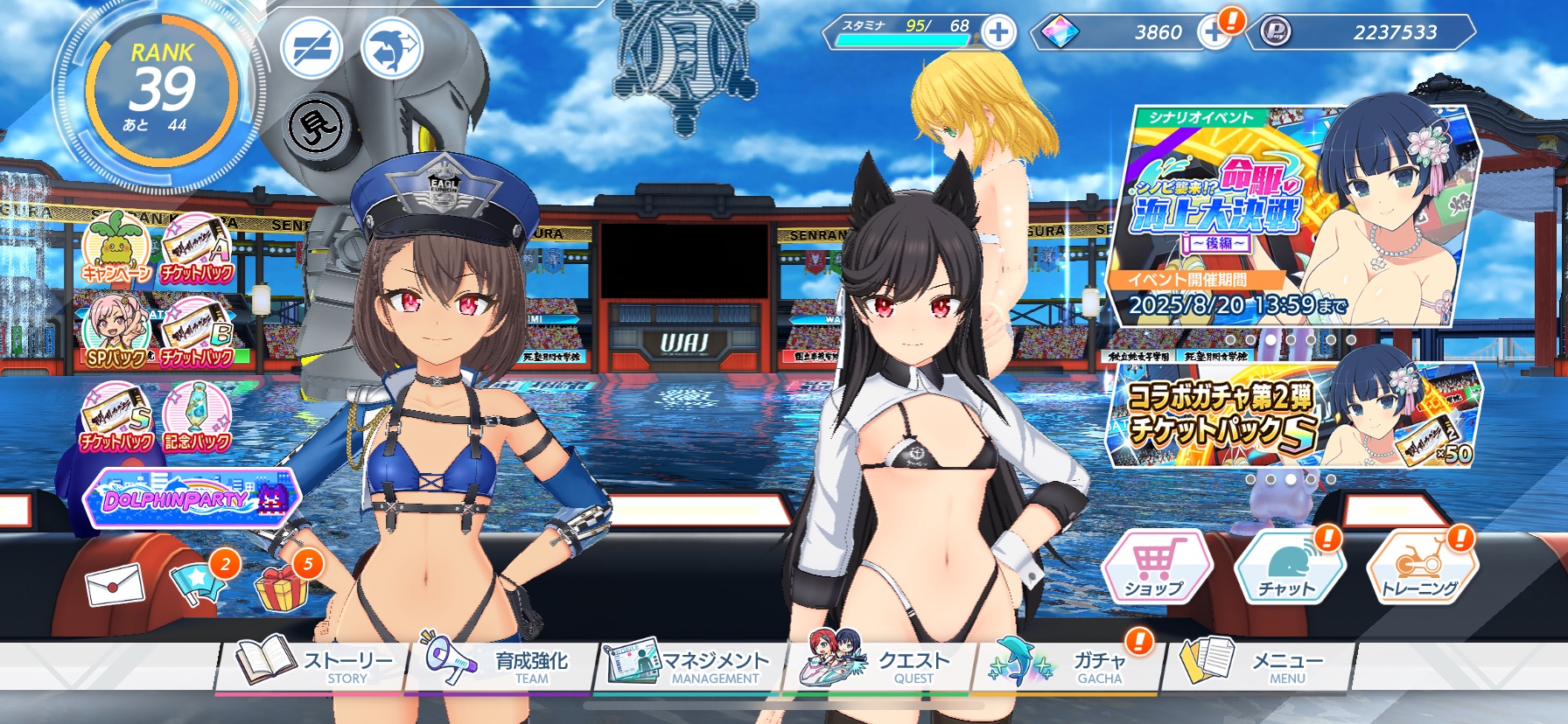Toggle the hide-UI eye icon

point(311,45)
